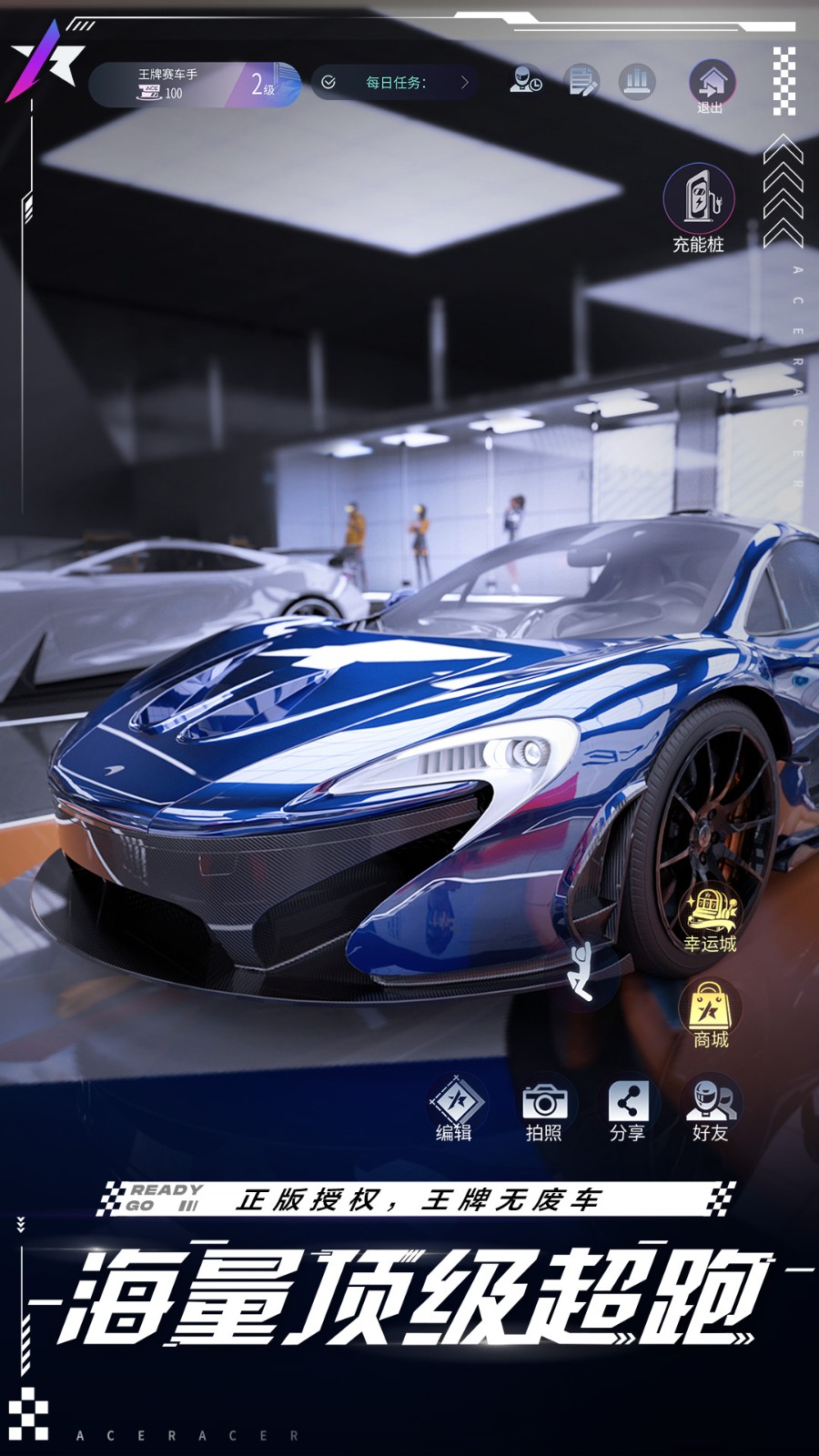The width and height of the screenshot is (819, 1456).
Task: Select the 编辑 edit button
Action: click(455, 1108)
